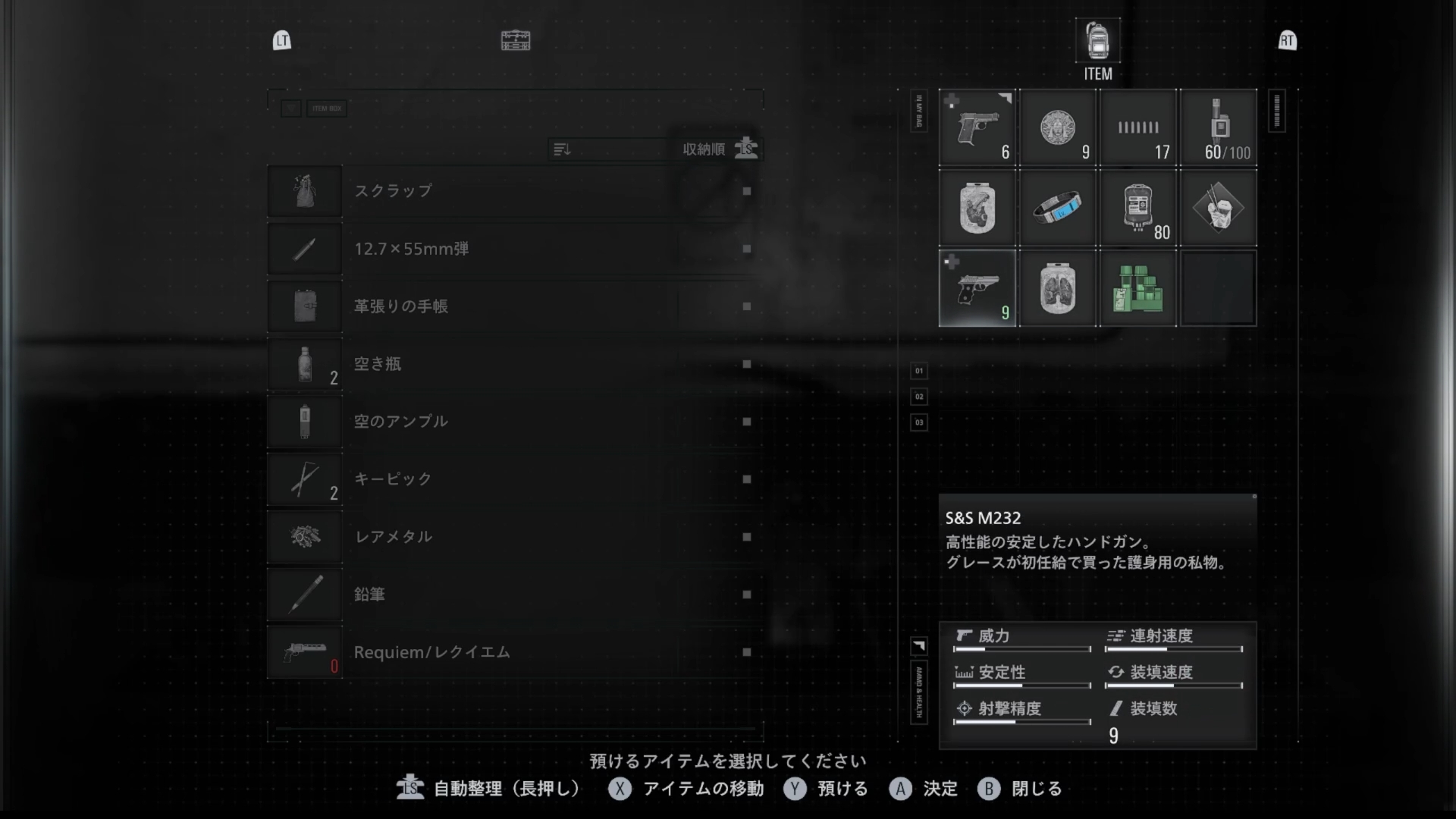1456x819 pixels.
Task: Open the item filter funnel dropdown
Action: coord(290,108)
